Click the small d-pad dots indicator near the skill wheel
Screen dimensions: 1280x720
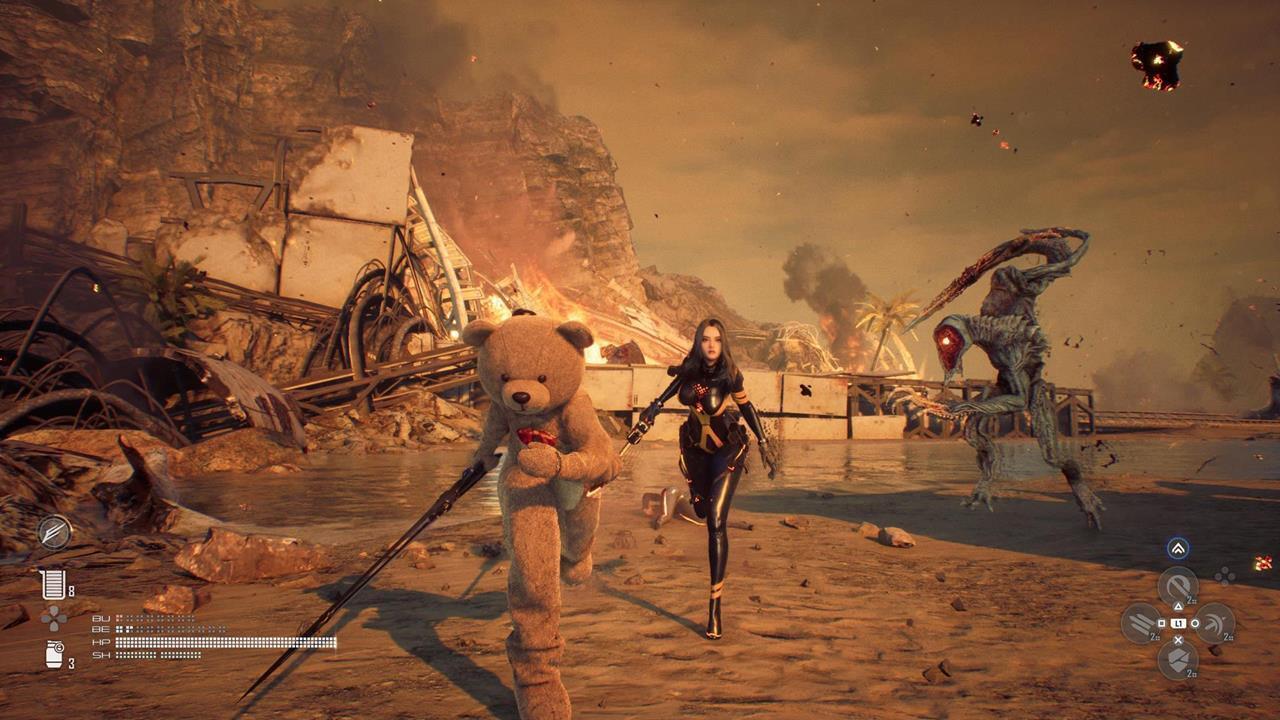(x=1225, y=574)
